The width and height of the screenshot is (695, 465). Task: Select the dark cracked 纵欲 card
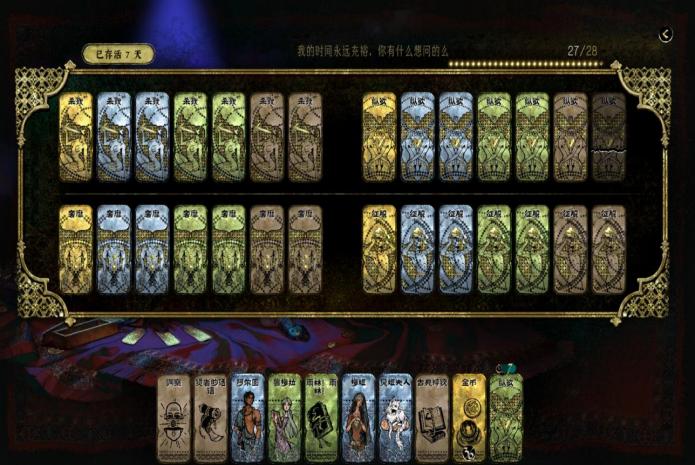(608, 137)
